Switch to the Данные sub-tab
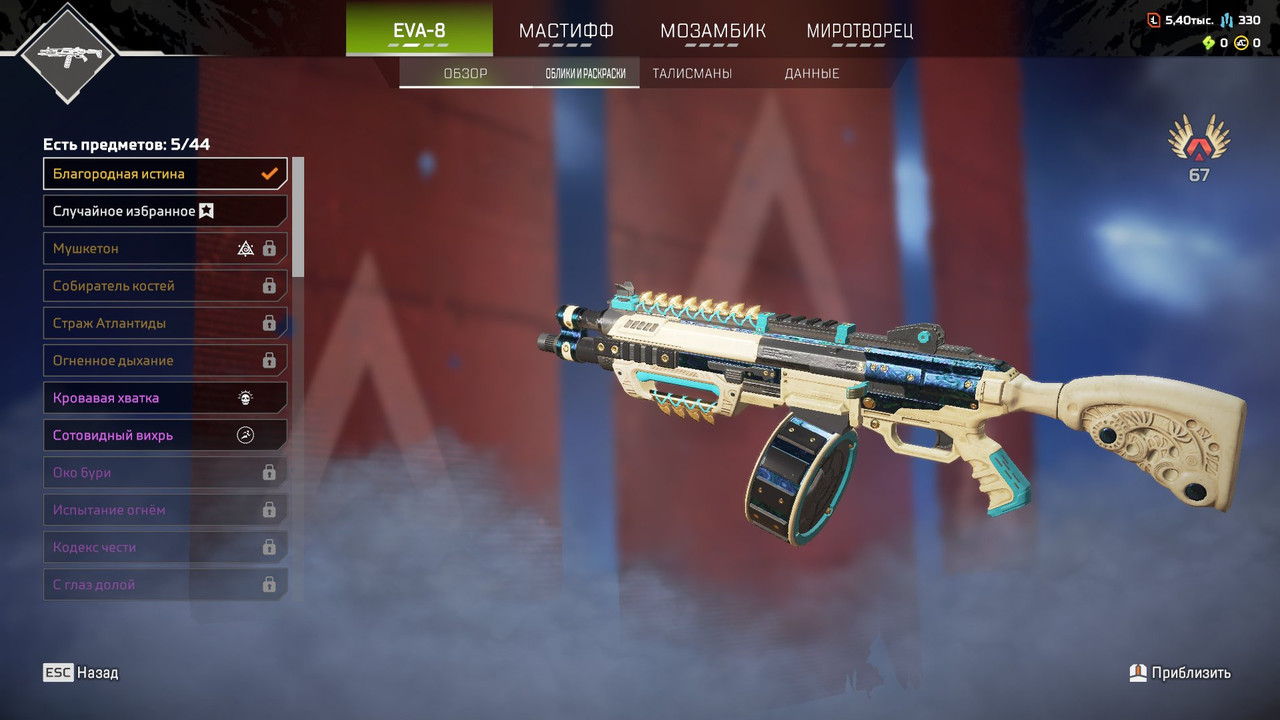The width and height of the screenshot is (1280, 720). click(812, 73)
